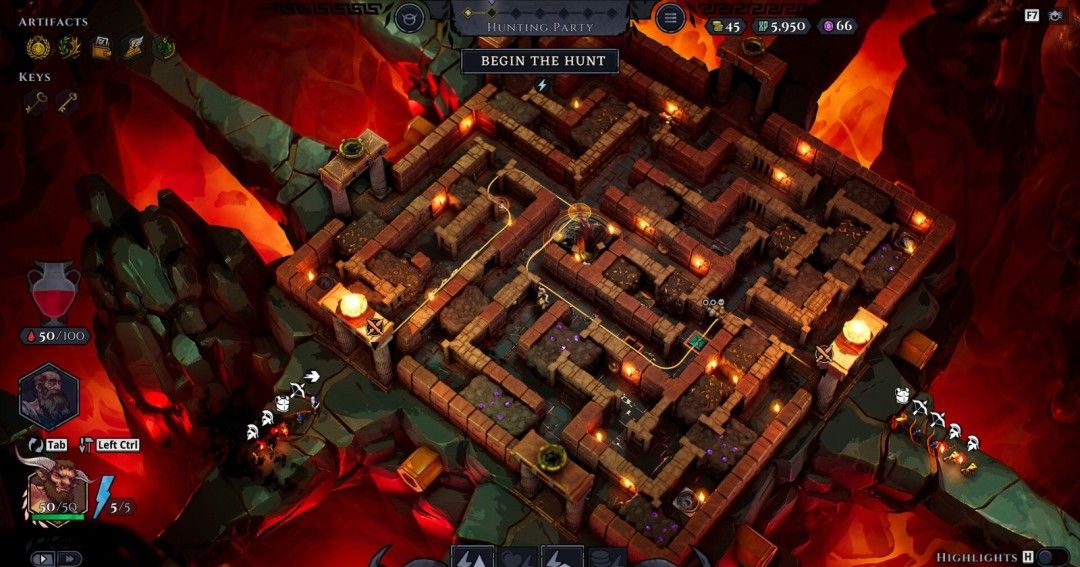Select the bearded old man portrait
The width and height of the screenshot is (1080, 567).
click(x=49, y=396)
